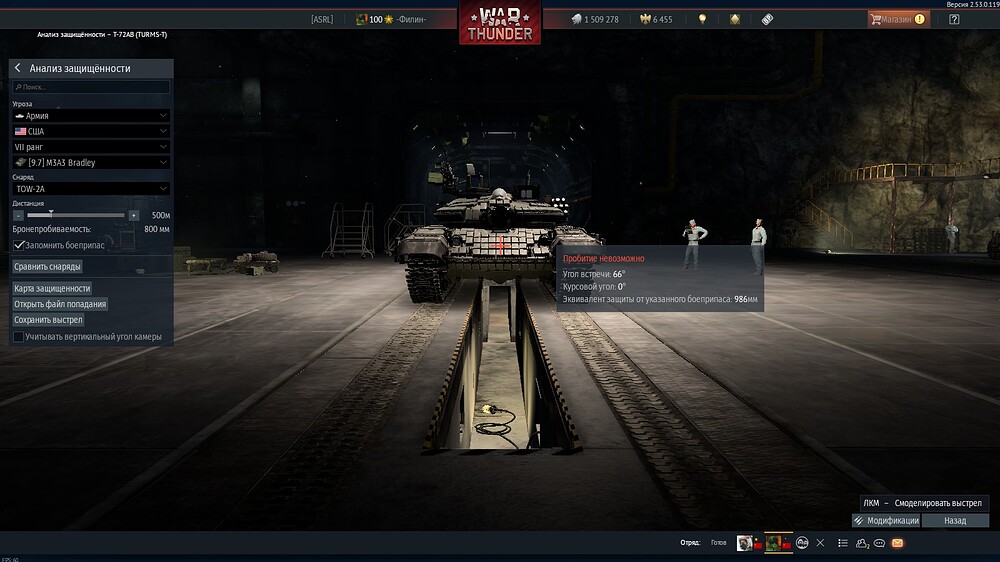Open the Модификации panel
Image resolution: width=1000 pixels, height=562 pixels.
[x=886, y=521]
